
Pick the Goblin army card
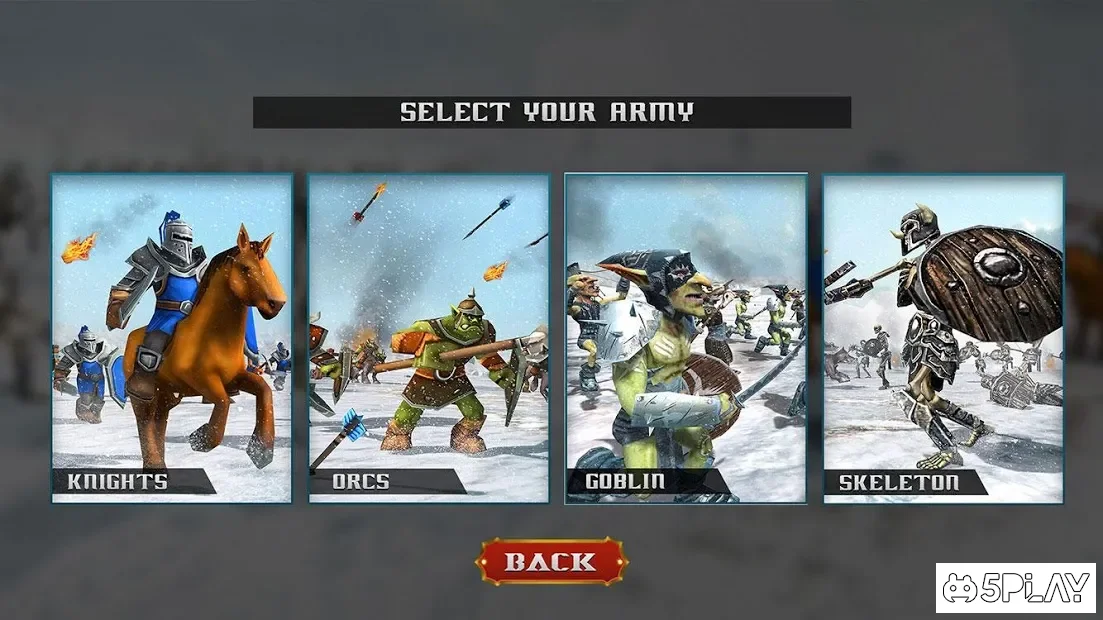coord(686,338)
